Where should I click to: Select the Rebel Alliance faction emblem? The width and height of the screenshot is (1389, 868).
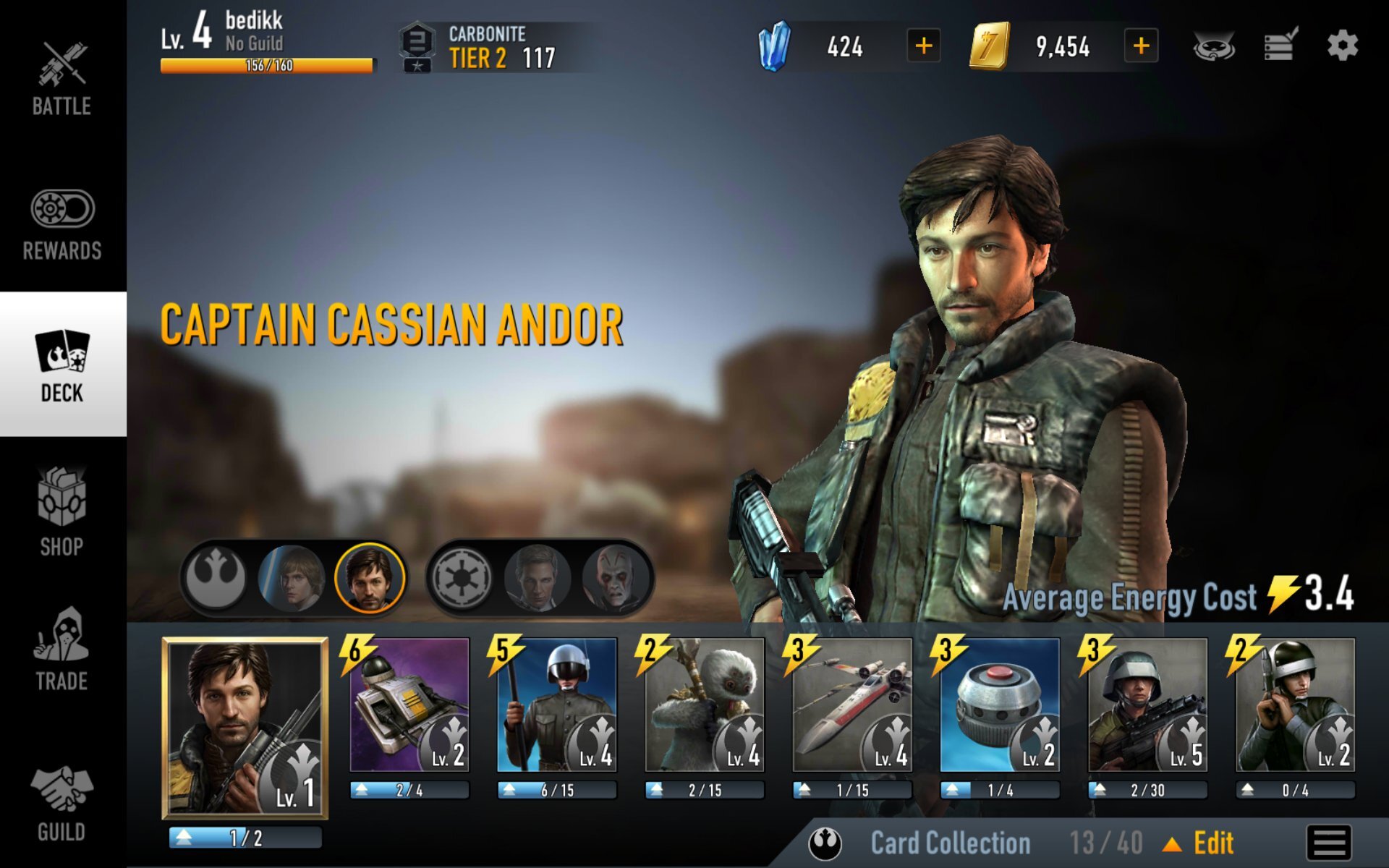point(214,576)
